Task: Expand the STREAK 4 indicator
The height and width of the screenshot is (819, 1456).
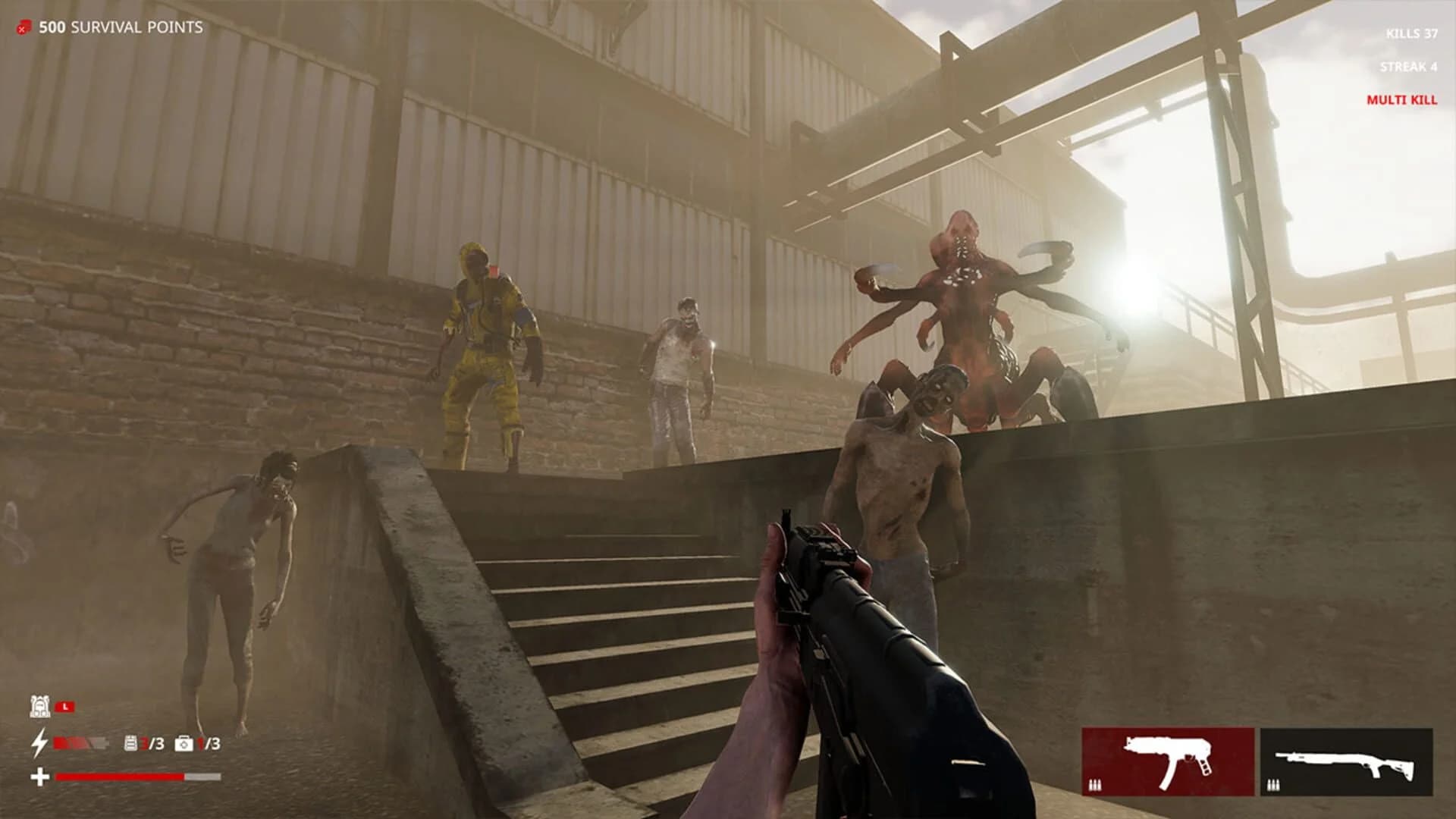Action: pyautogui.click(x=1408, y=68)
